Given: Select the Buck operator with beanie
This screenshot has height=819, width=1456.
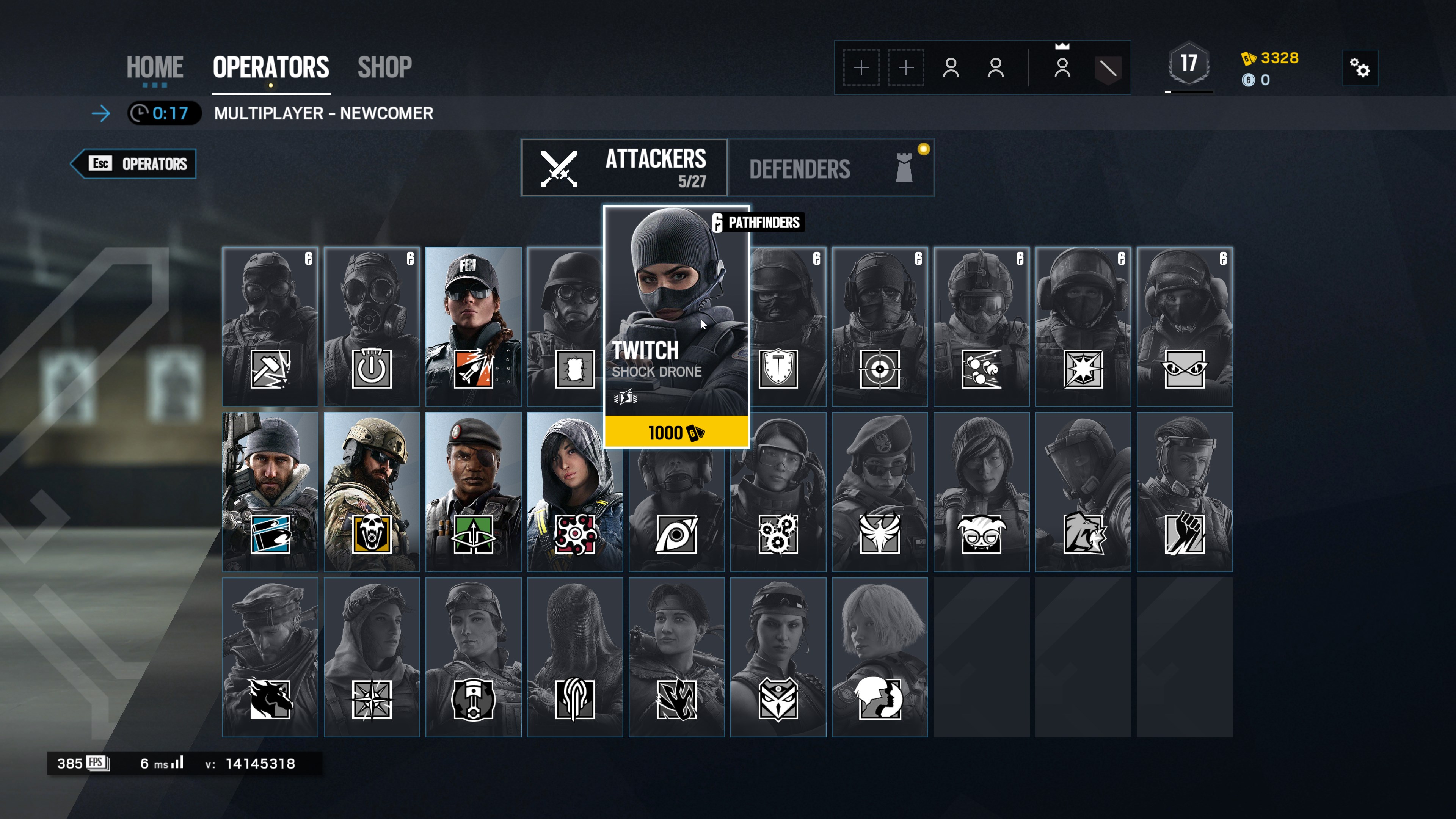Looking at the screenshot, I should coord(270,491).
